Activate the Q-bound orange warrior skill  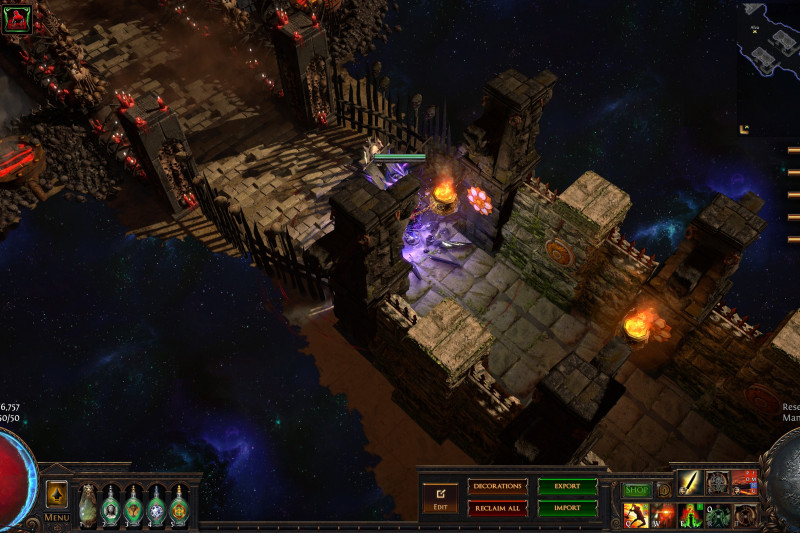[x=636, y=516]
